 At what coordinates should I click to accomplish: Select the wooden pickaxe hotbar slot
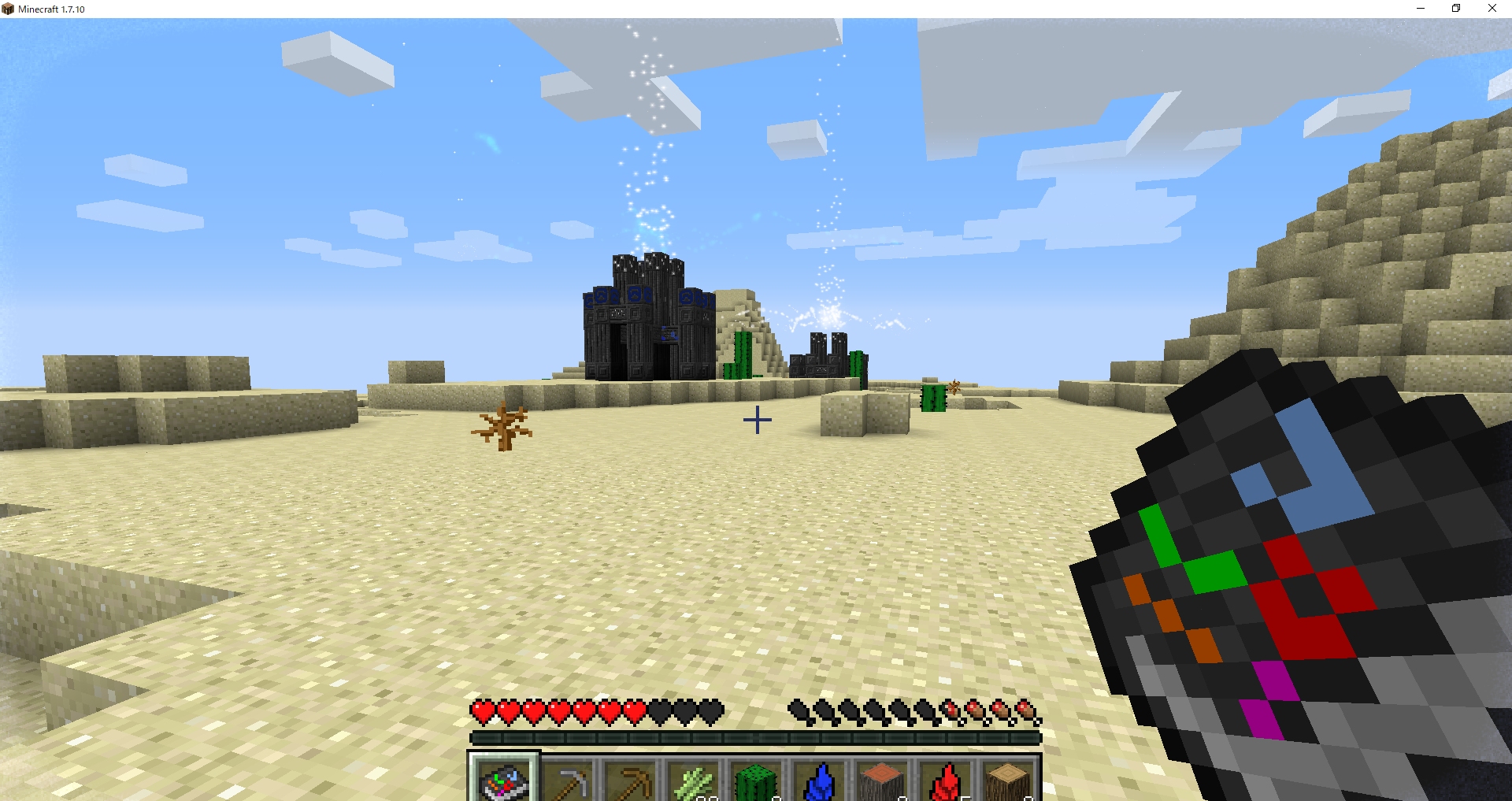(x=630, y=781)
